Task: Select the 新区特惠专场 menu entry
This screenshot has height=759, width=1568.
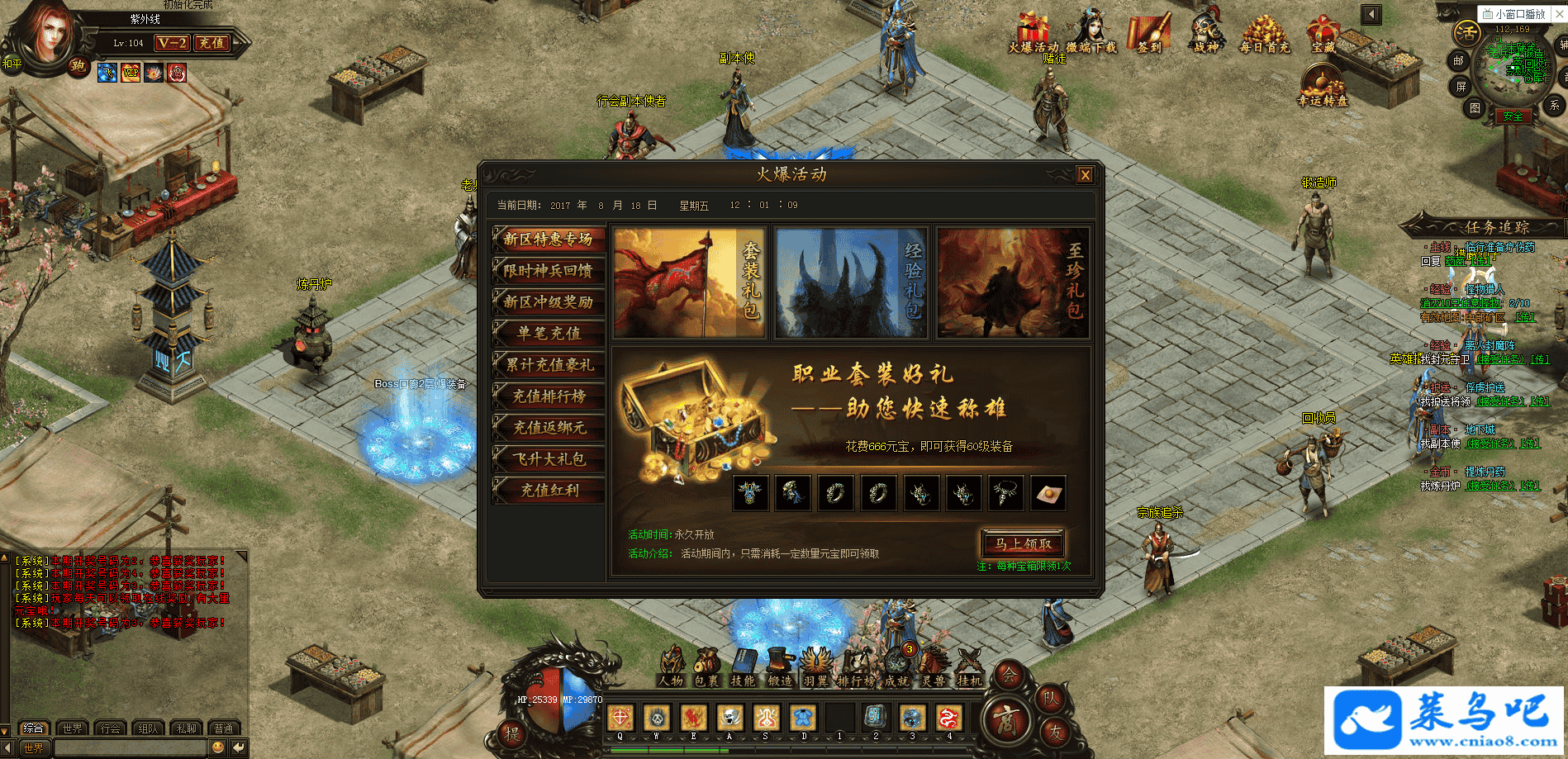Action: 549,240
